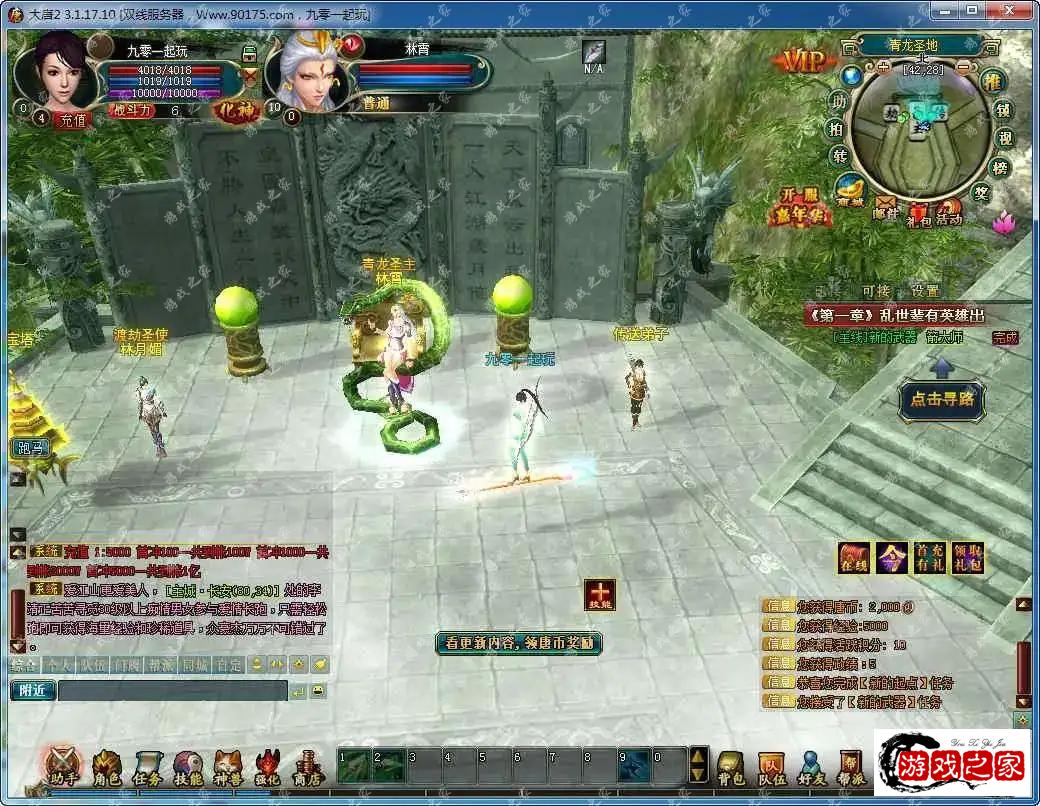Open the 商店 shop
The height and width of the screenshot is (806, 1040).
click(306, 768)
